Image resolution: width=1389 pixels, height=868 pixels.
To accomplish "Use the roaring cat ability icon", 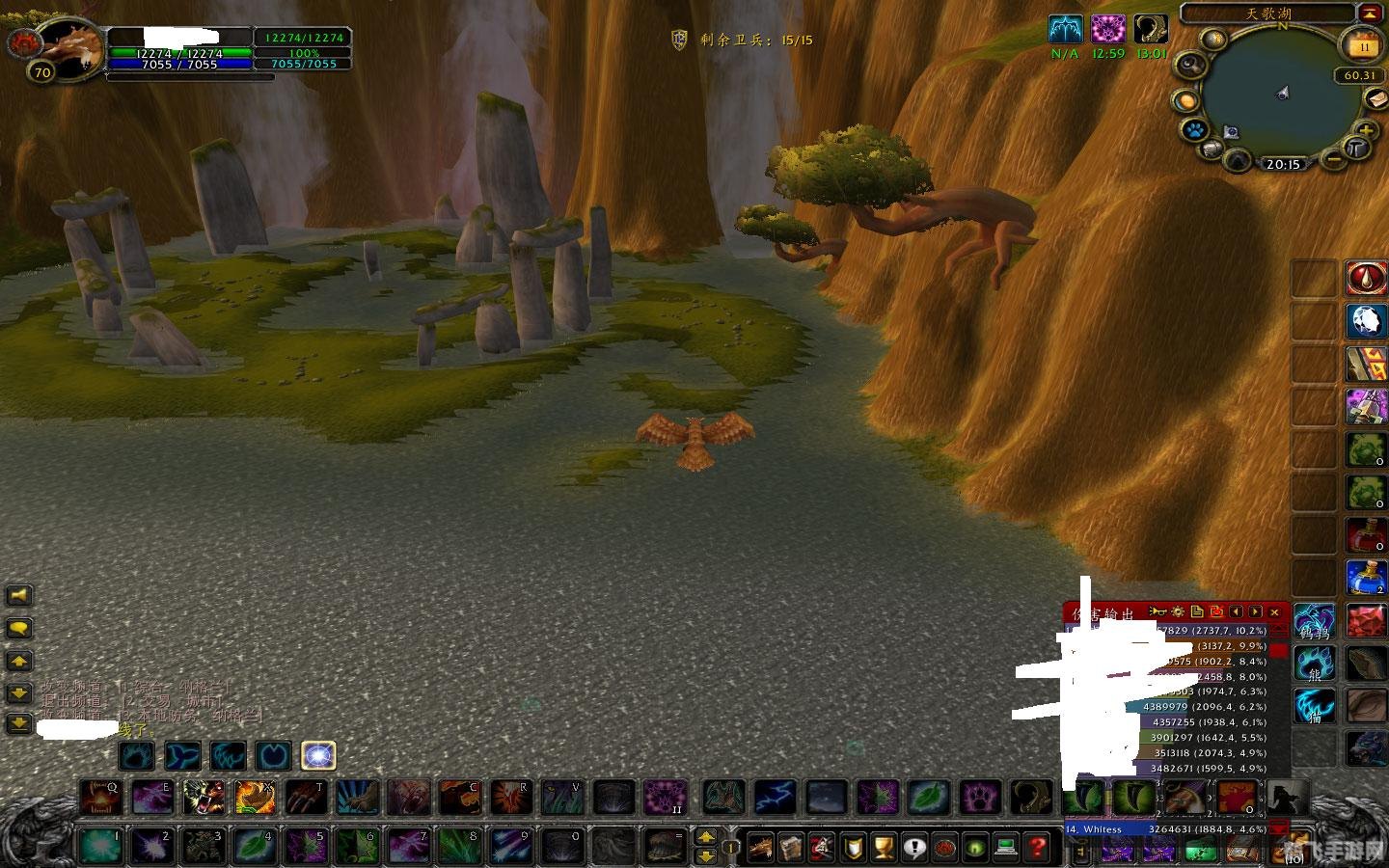I will 204,798.
